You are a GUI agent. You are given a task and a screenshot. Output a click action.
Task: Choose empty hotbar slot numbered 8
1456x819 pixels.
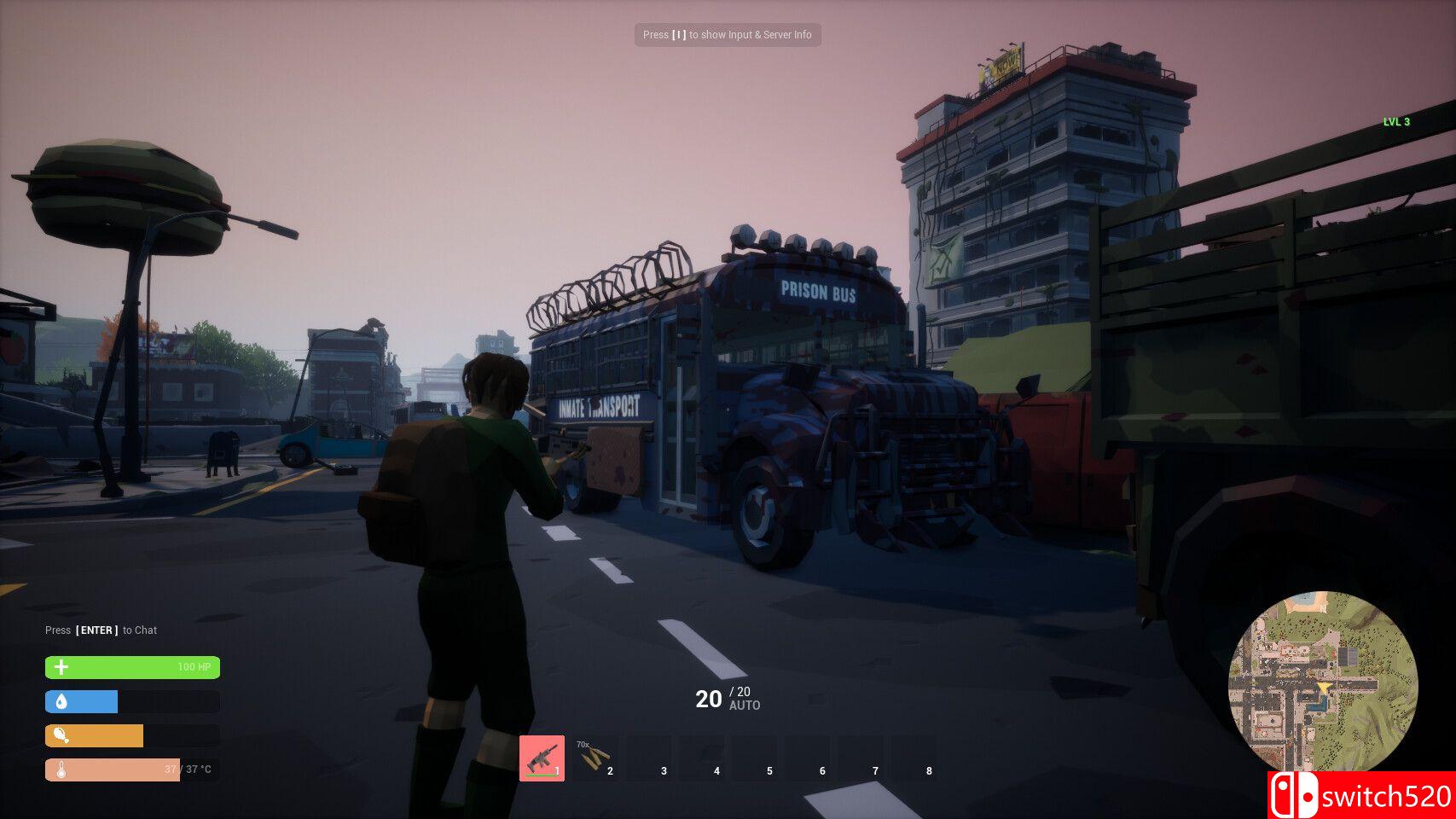914,758
